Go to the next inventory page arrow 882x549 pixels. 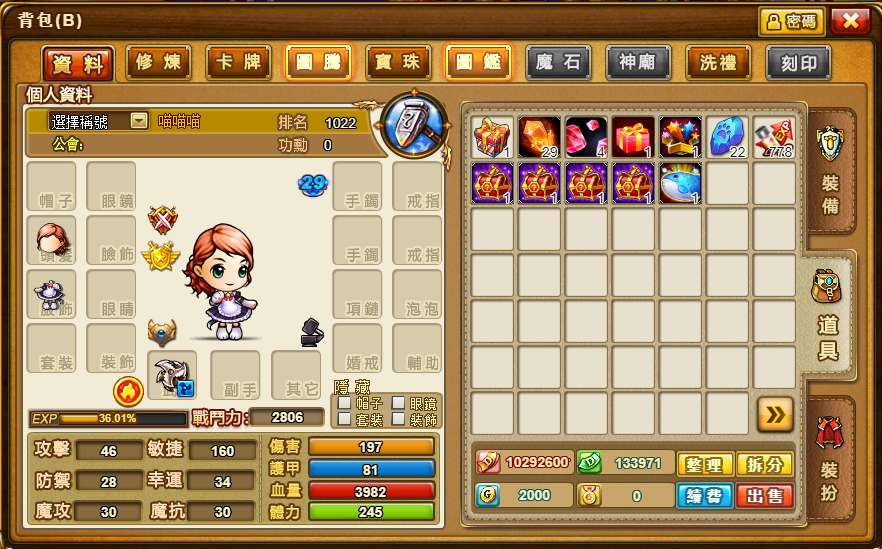tap(775, 413)
